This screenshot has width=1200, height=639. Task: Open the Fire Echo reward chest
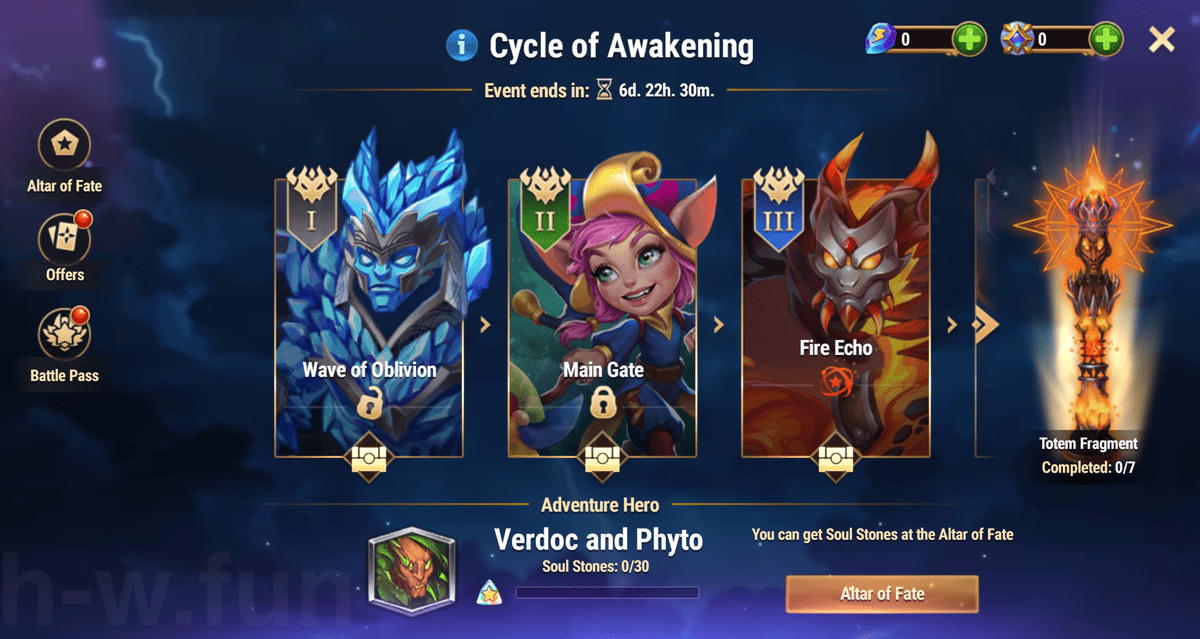(x=836, y=458)
